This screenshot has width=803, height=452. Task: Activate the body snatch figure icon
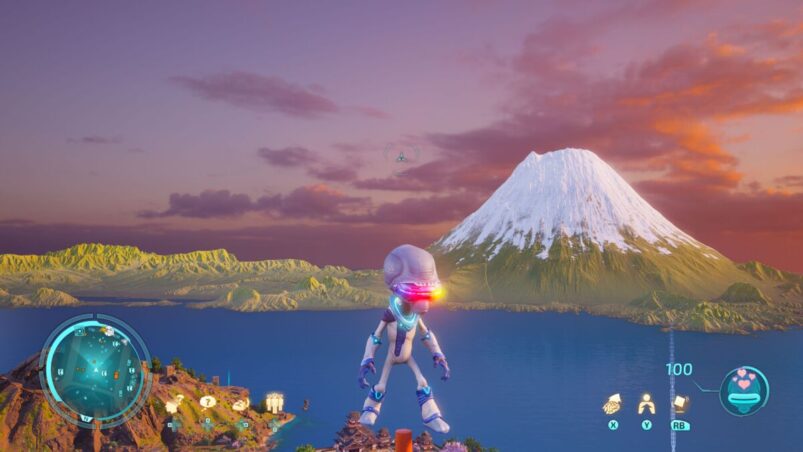point(646,404)
